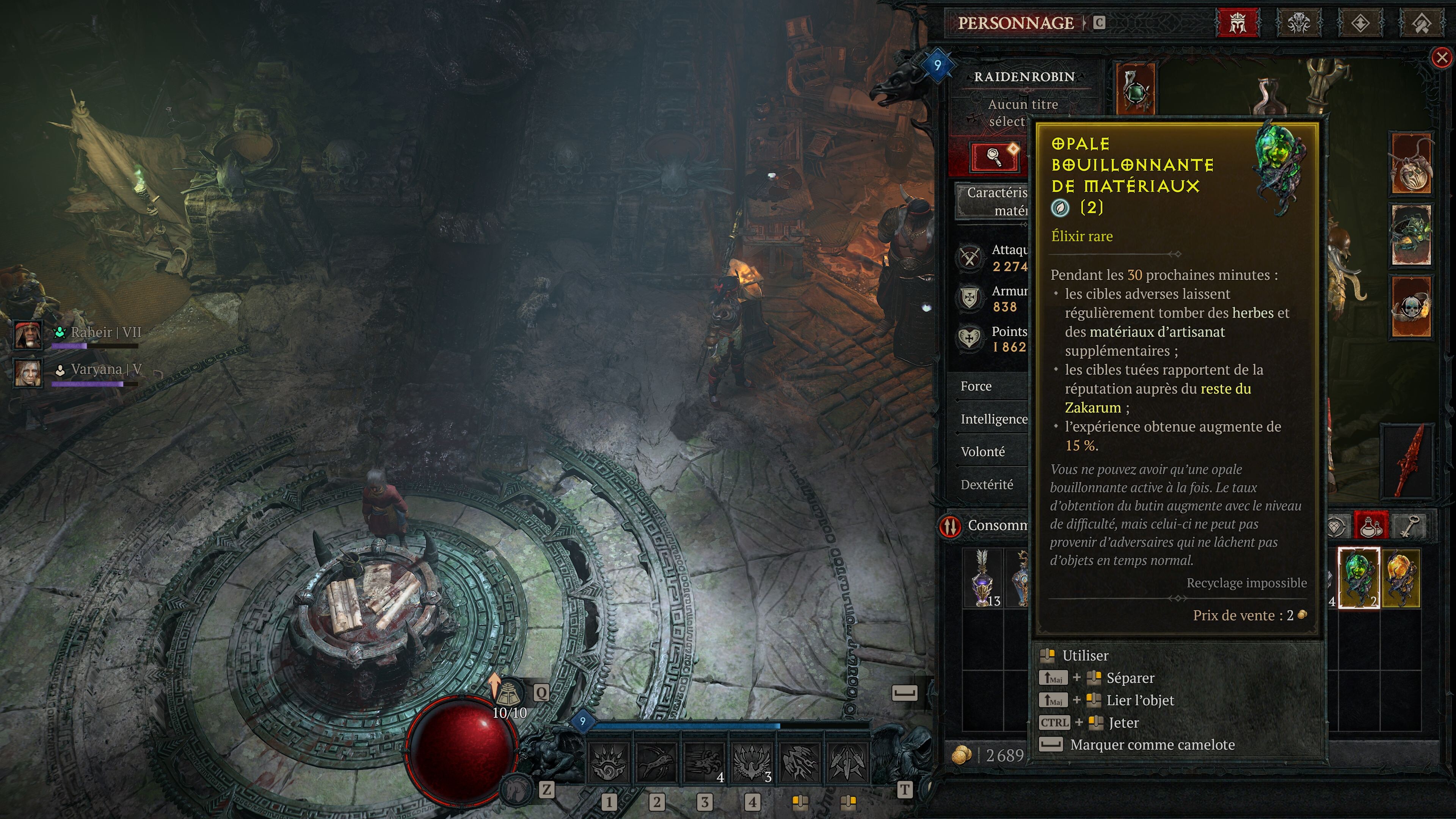Switch to the helmet character tab
The height and width of the screenshot is (819, 1456).
pyautogui.click(x=1237, y=24)
